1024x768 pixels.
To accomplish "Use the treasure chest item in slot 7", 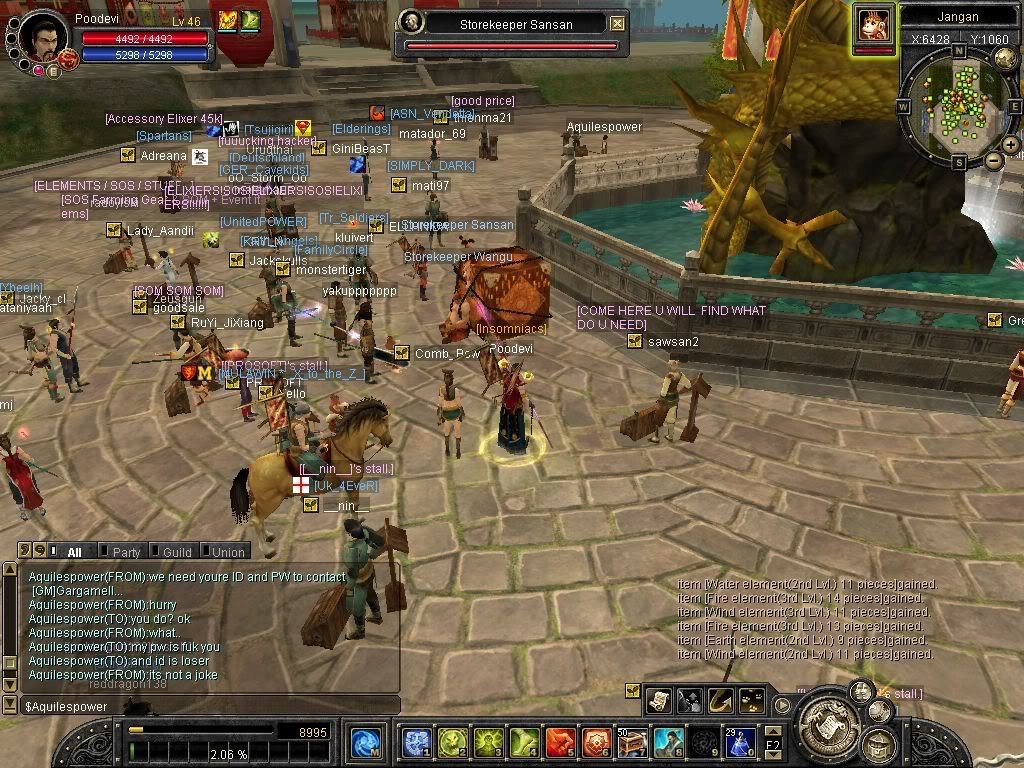I will [634, 742].
